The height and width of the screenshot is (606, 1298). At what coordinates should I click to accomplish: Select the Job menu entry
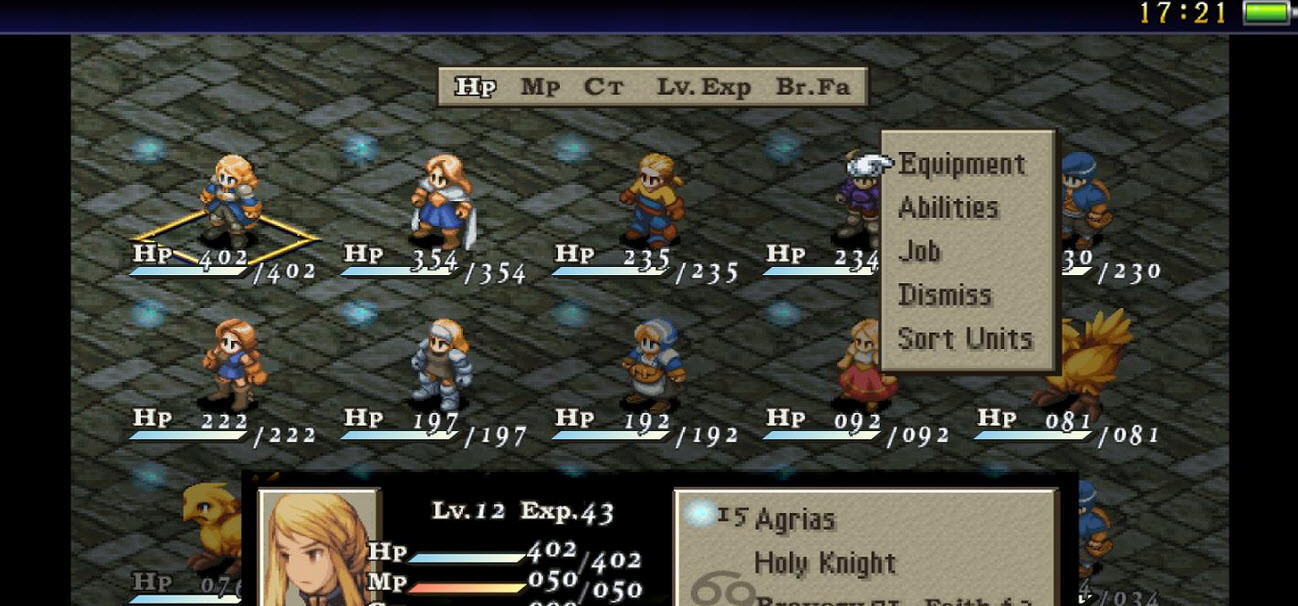[x=919, y=251]
